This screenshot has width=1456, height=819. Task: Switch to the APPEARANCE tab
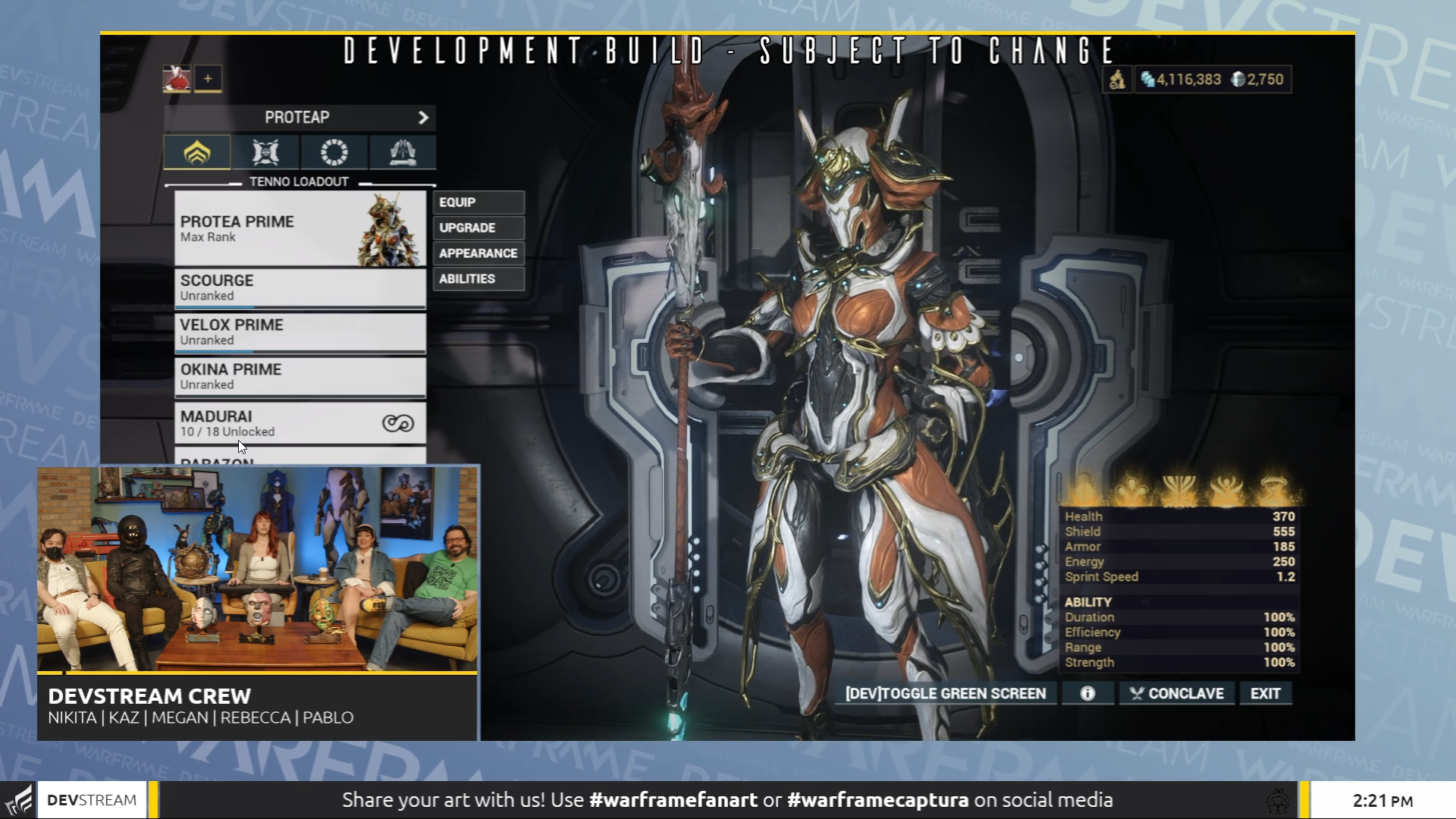[x=478, y=253]
